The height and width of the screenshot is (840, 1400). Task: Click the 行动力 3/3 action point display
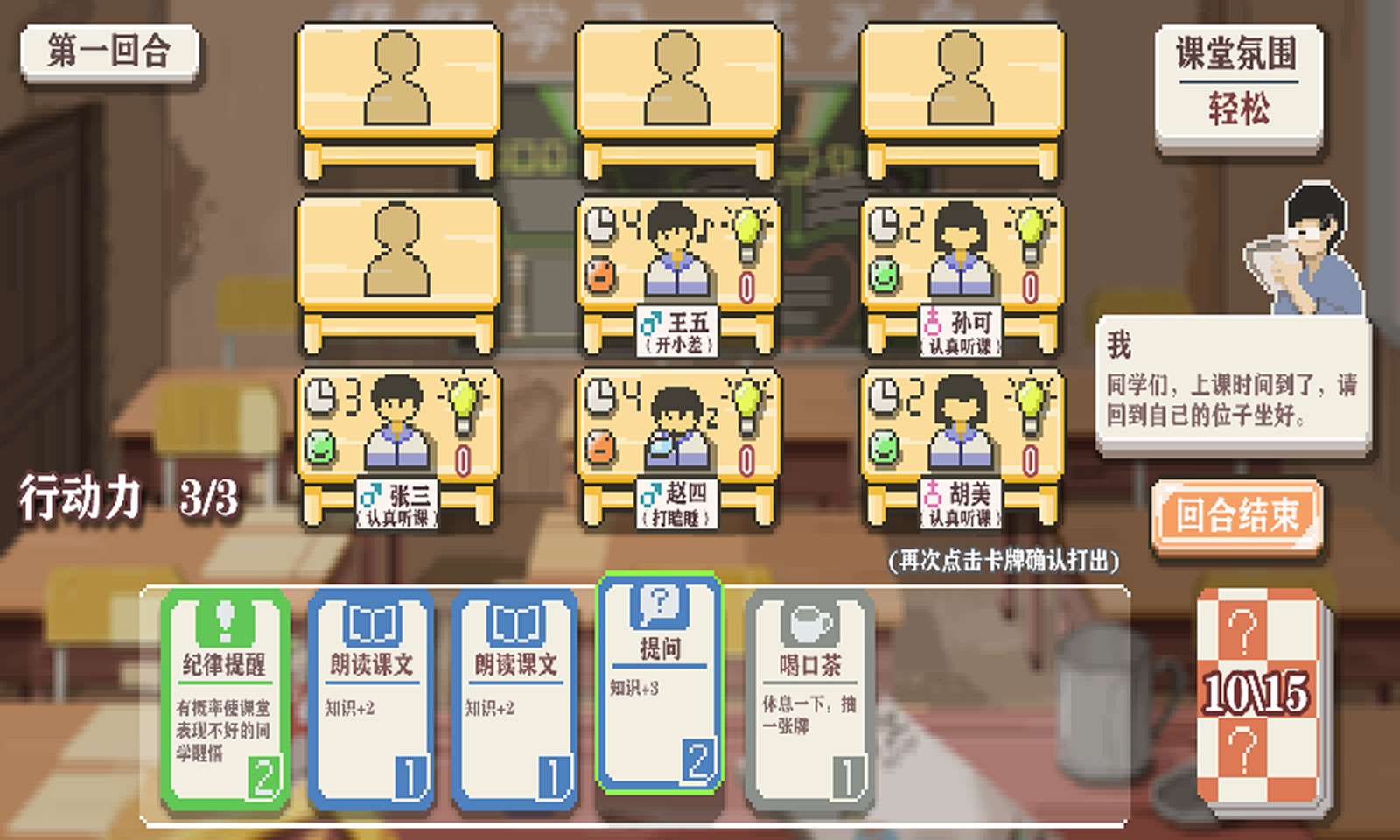tap(131, 496)
